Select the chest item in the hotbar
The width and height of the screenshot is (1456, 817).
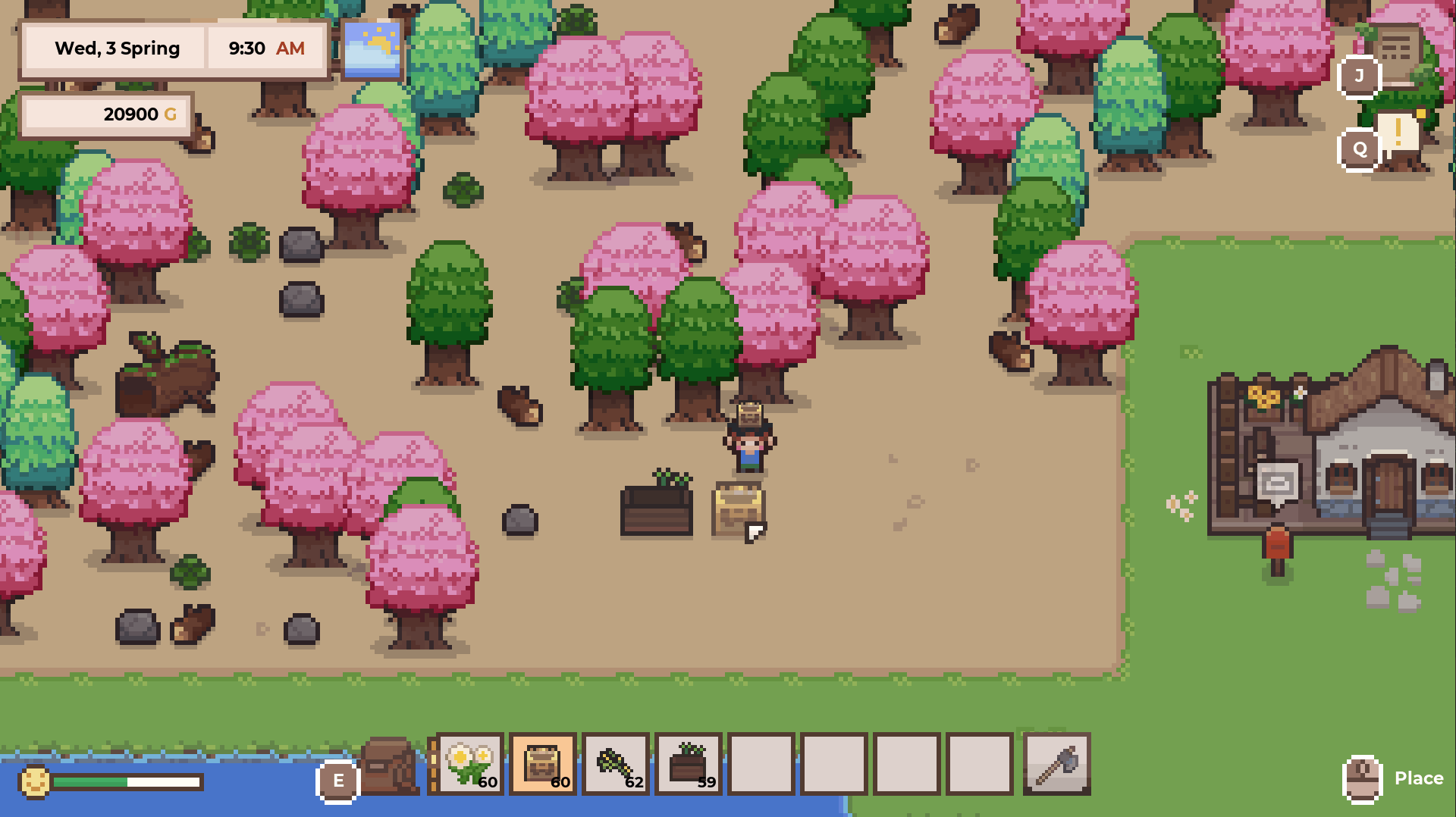pos(543,765)
